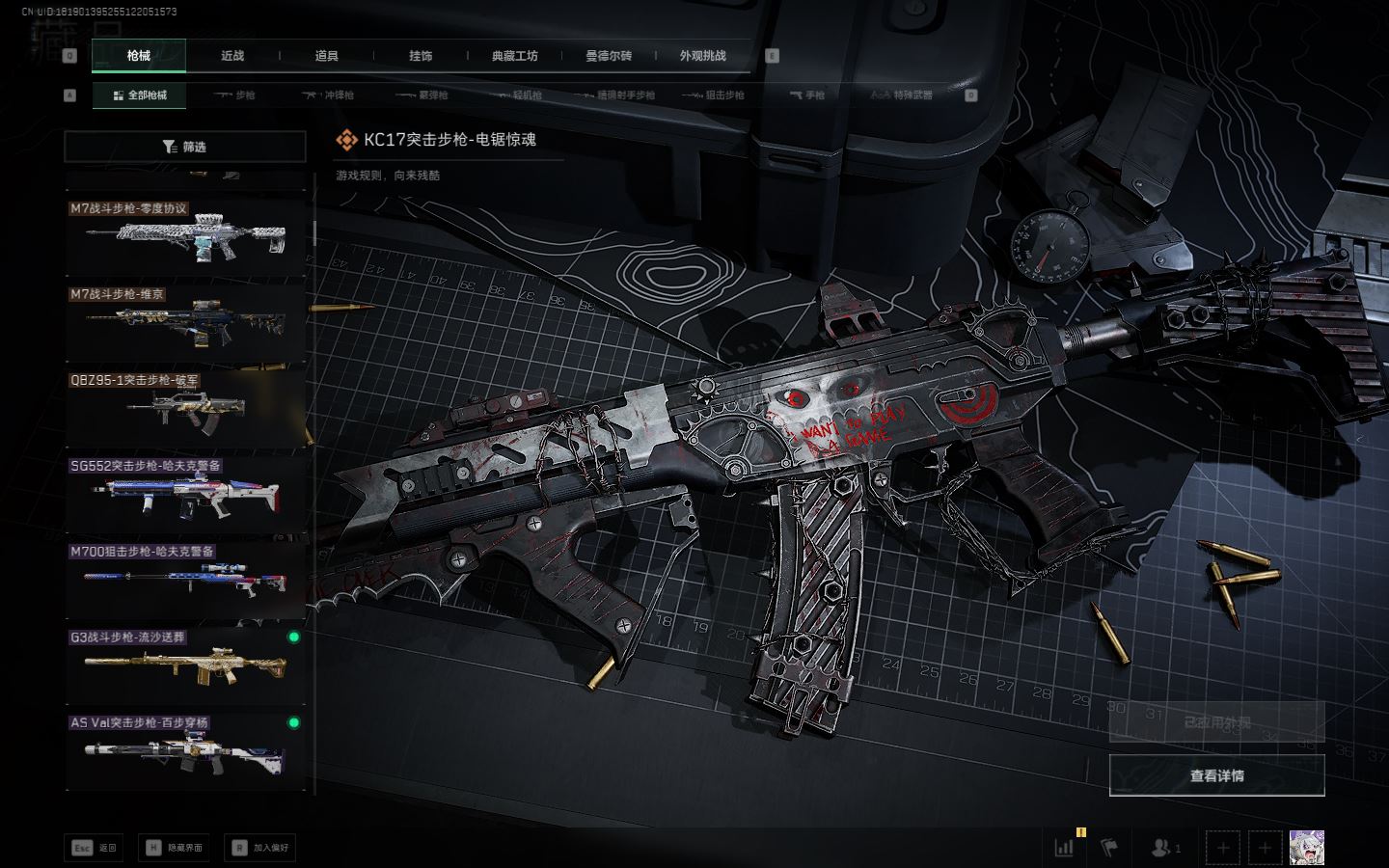Filter by 步枪 rifle category
Image resolution: width=1389 pixels, height=868 pixels.
234,95
